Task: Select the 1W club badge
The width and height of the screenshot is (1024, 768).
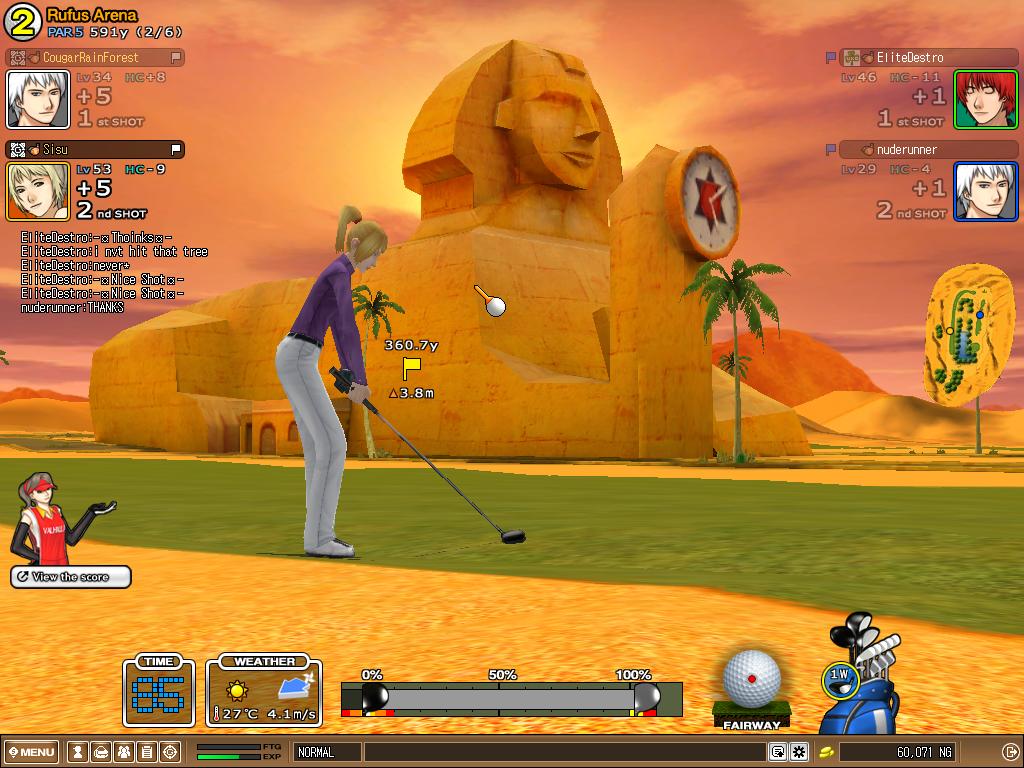Action: pos(839,677)
